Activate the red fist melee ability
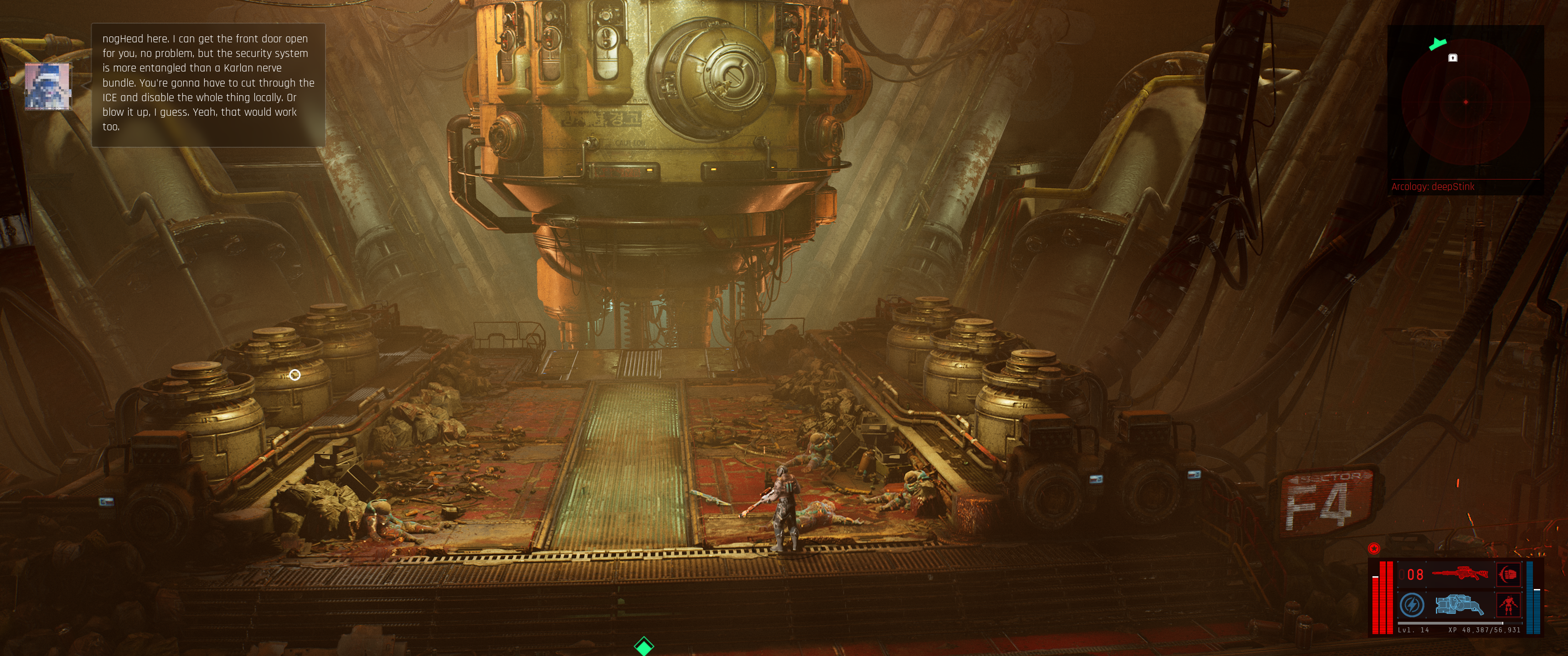Screen dimensions: 1568x656 pos(1508,574)
